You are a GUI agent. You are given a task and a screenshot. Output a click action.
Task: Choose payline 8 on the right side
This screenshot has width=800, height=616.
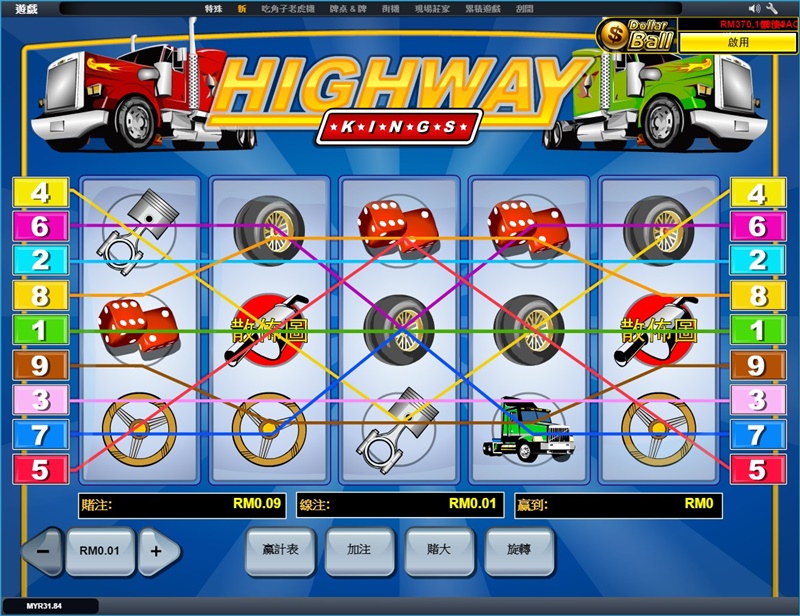[x=758, y=295]
